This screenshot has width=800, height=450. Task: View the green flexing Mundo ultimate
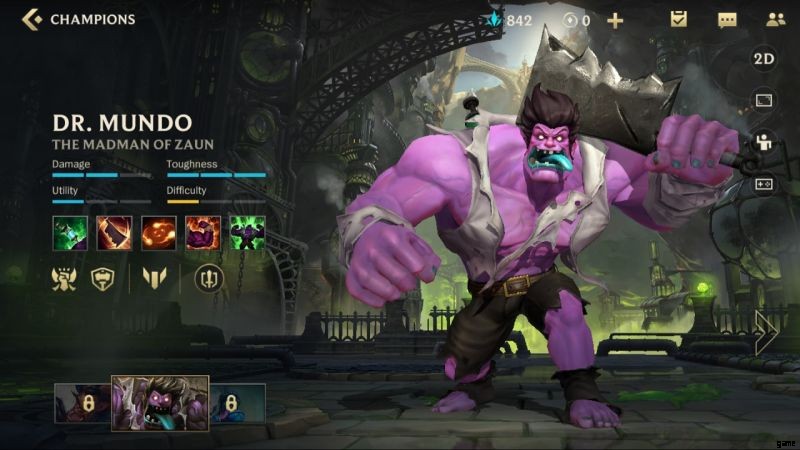click(x=247, y=233)
